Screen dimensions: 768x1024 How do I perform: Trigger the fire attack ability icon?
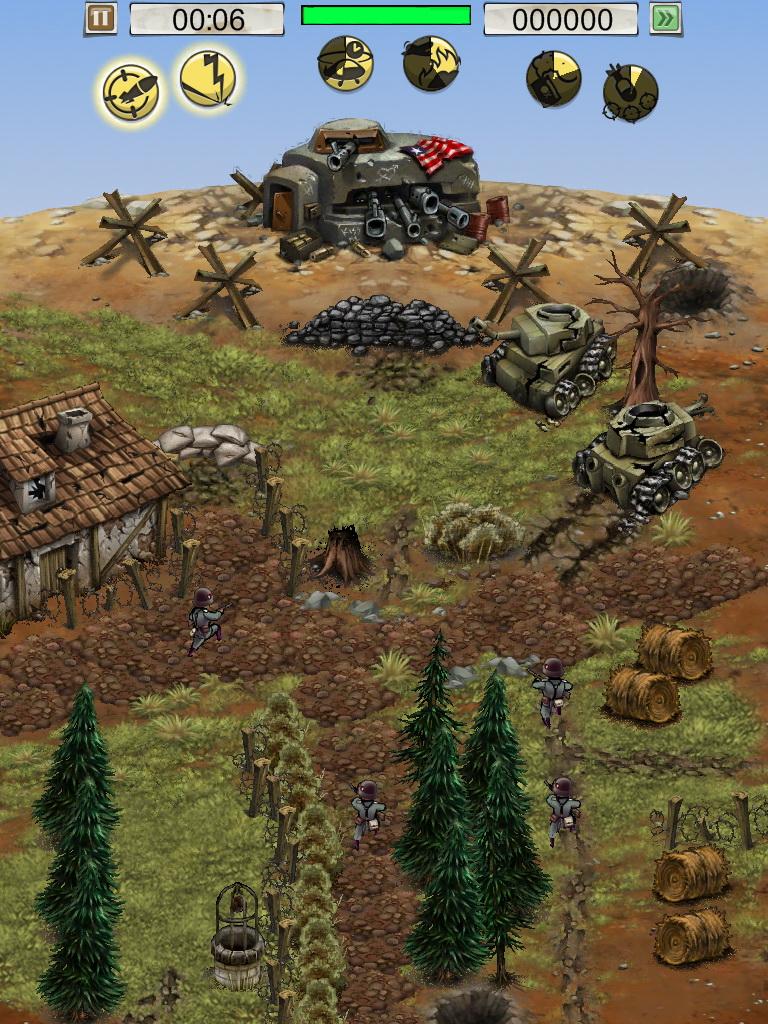[x=431, y=63]
